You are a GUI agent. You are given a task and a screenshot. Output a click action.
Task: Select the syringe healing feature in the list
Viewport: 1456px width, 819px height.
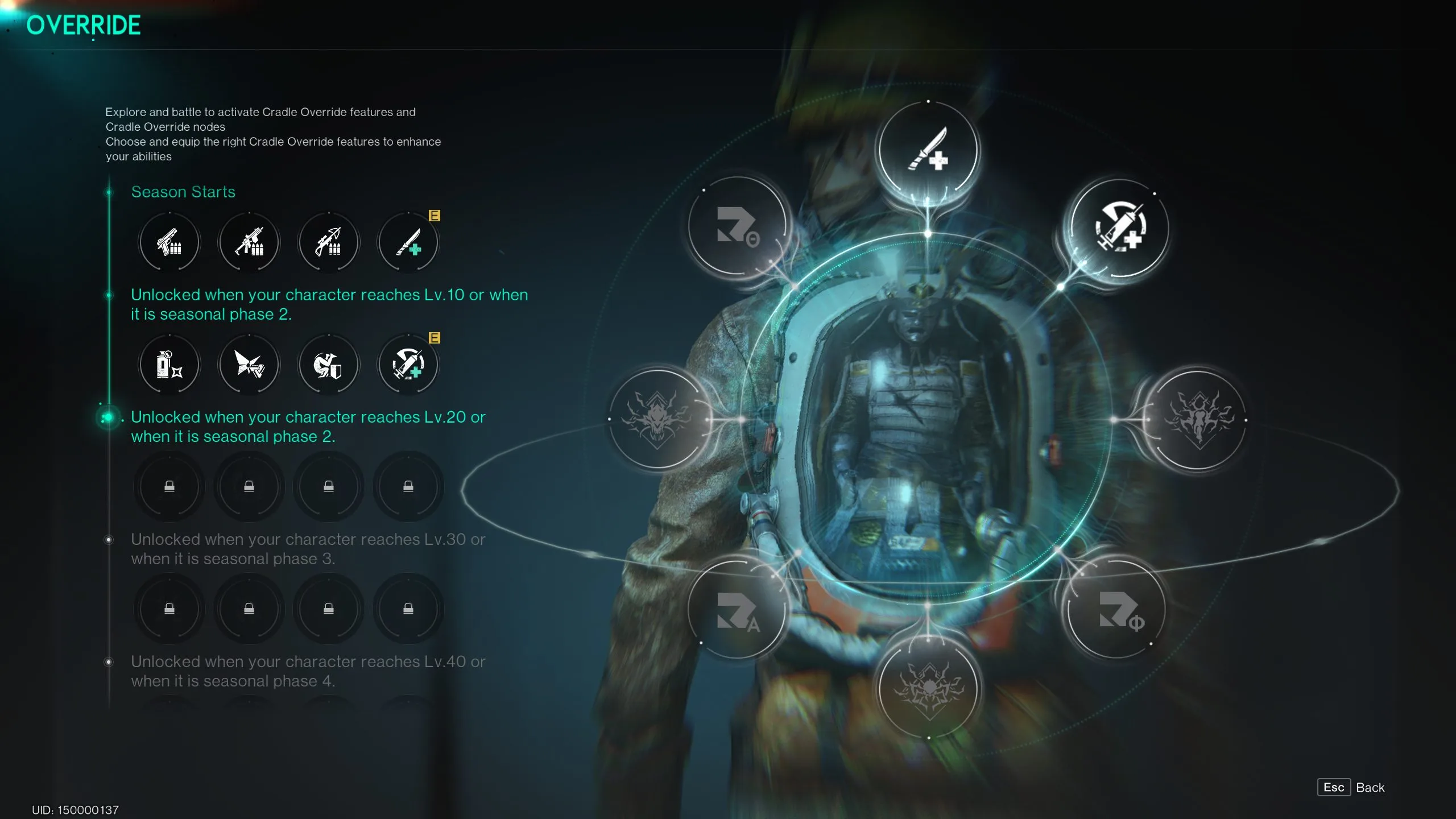408,365
